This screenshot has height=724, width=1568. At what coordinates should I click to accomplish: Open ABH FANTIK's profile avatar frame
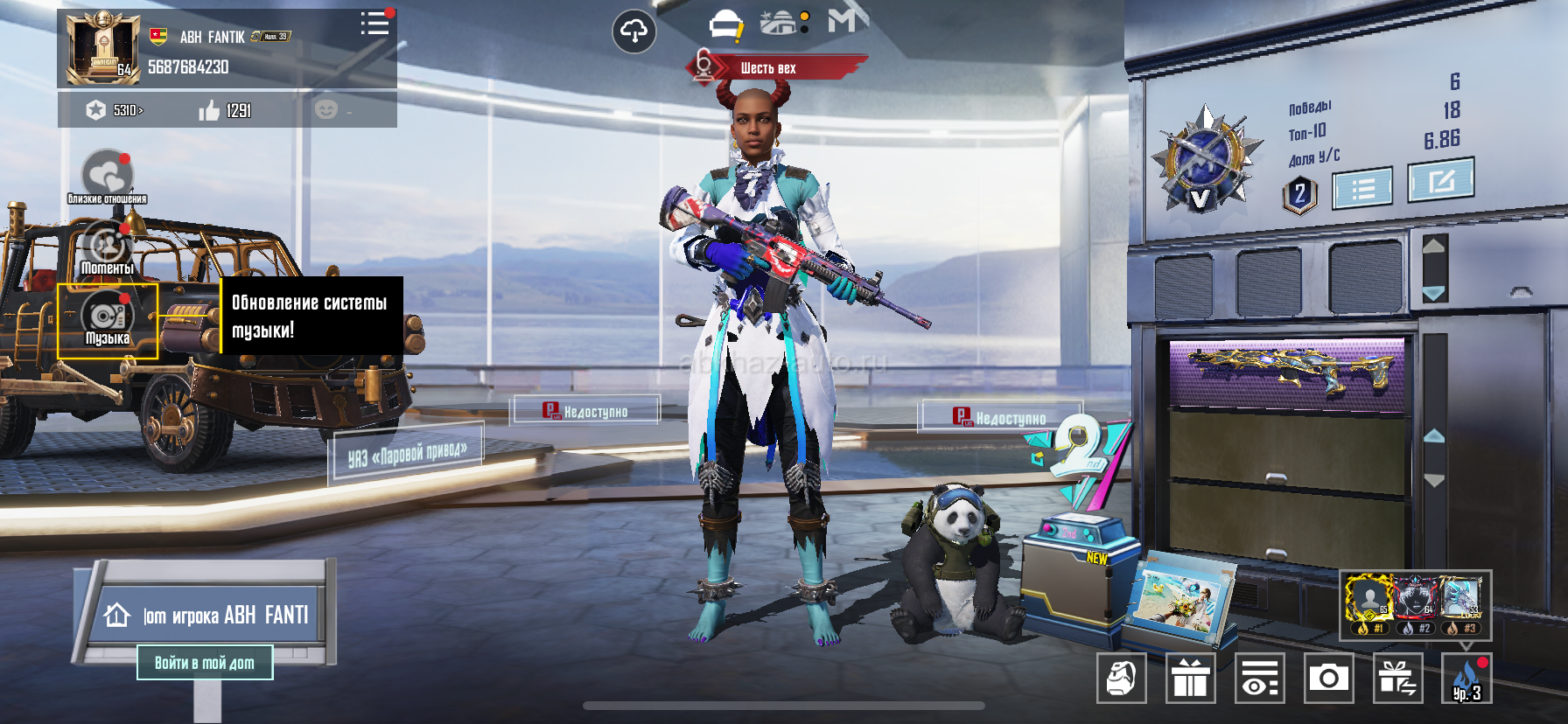pyautogui.click(x=103, y=48)
